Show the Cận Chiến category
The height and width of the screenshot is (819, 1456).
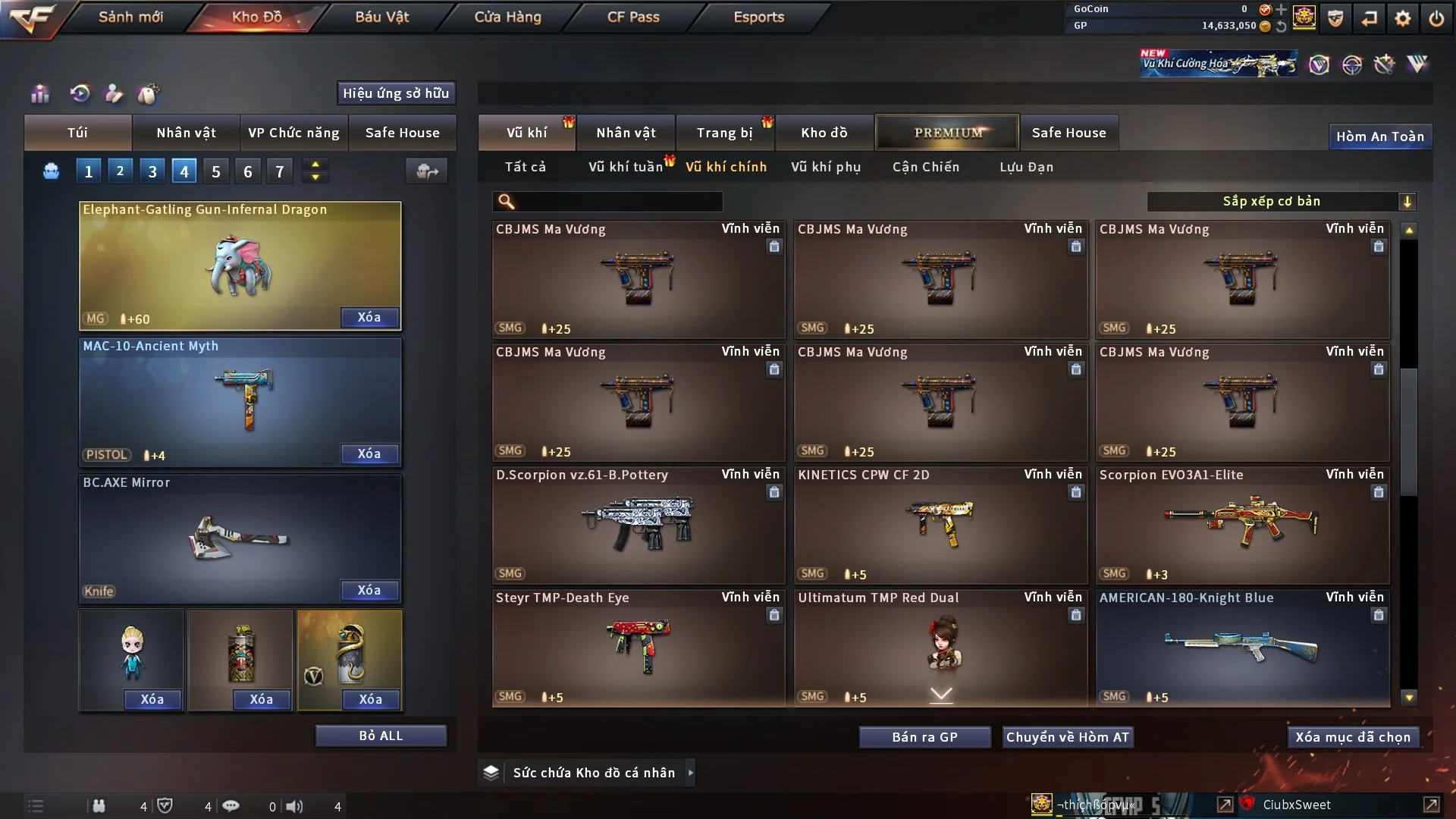(x=925, y=167)
